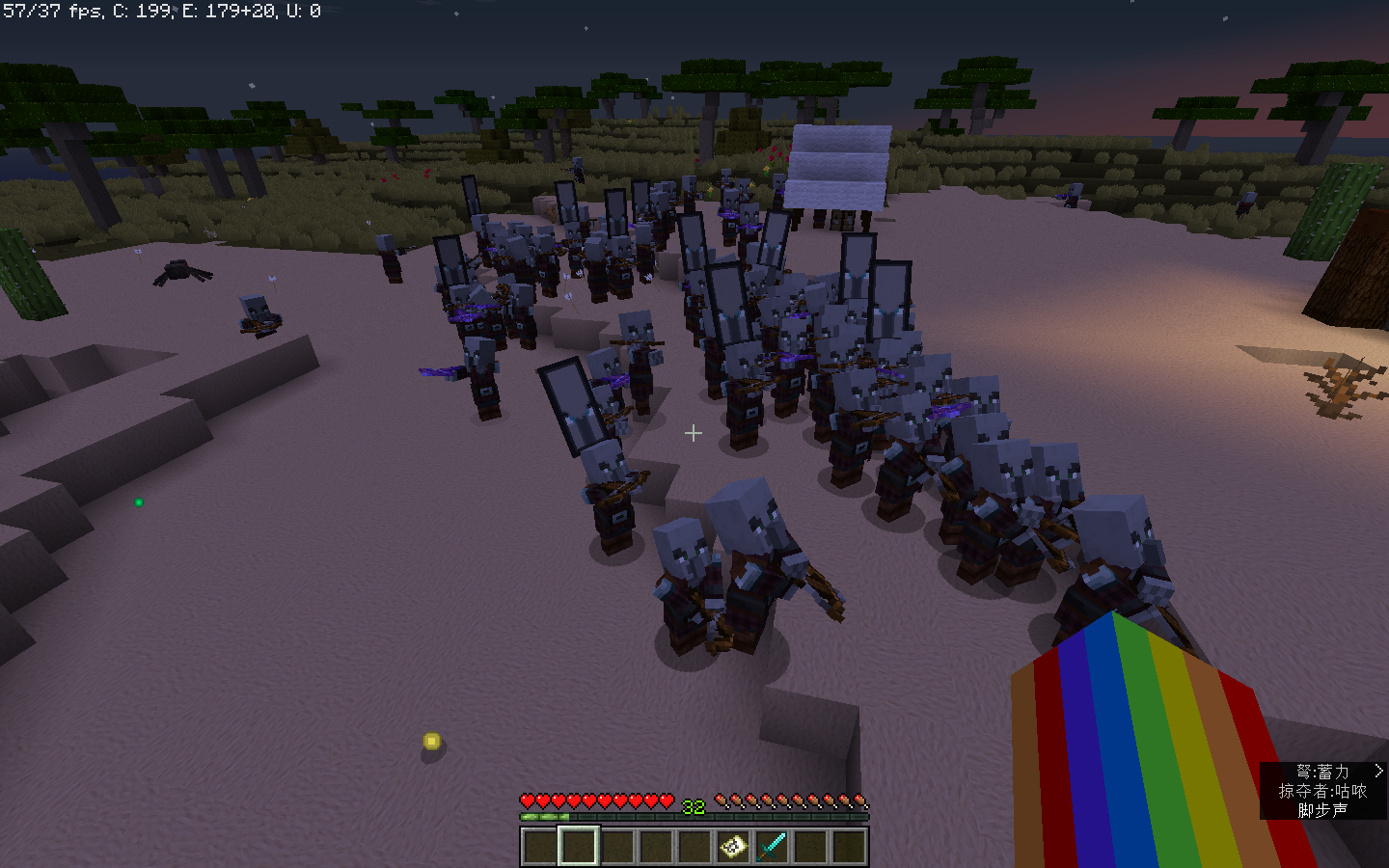The width and height of the screenshot is (1389, 868).
Task: Click the green XP progress bar
Action: coord(546,817)
